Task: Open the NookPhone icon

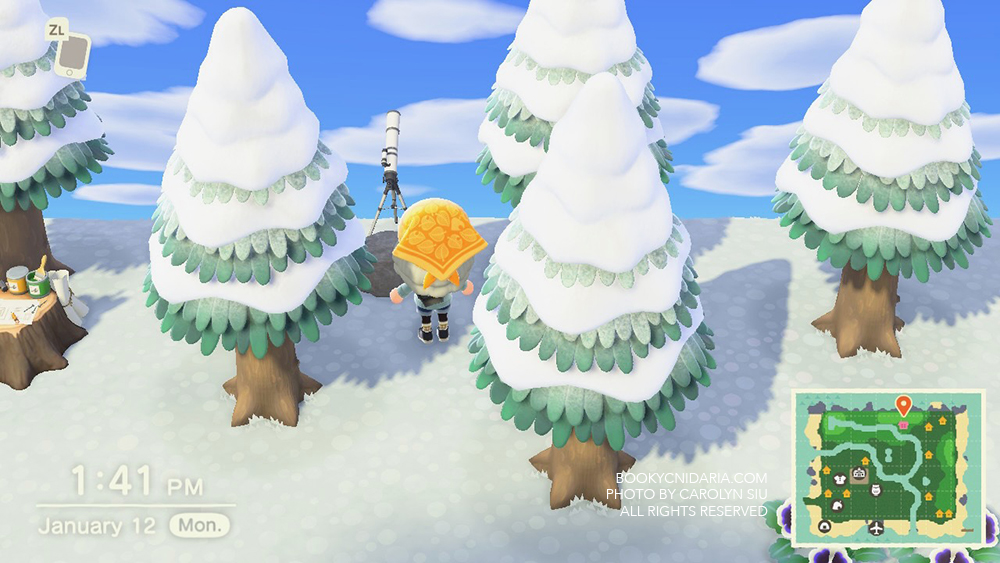Action: pyautogui.click(x=72, y=55)
